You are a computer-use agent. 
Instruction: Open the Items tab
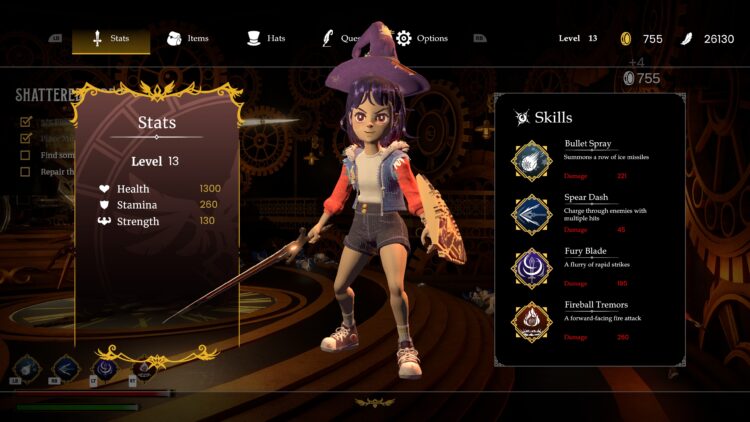tap(187, 39)
